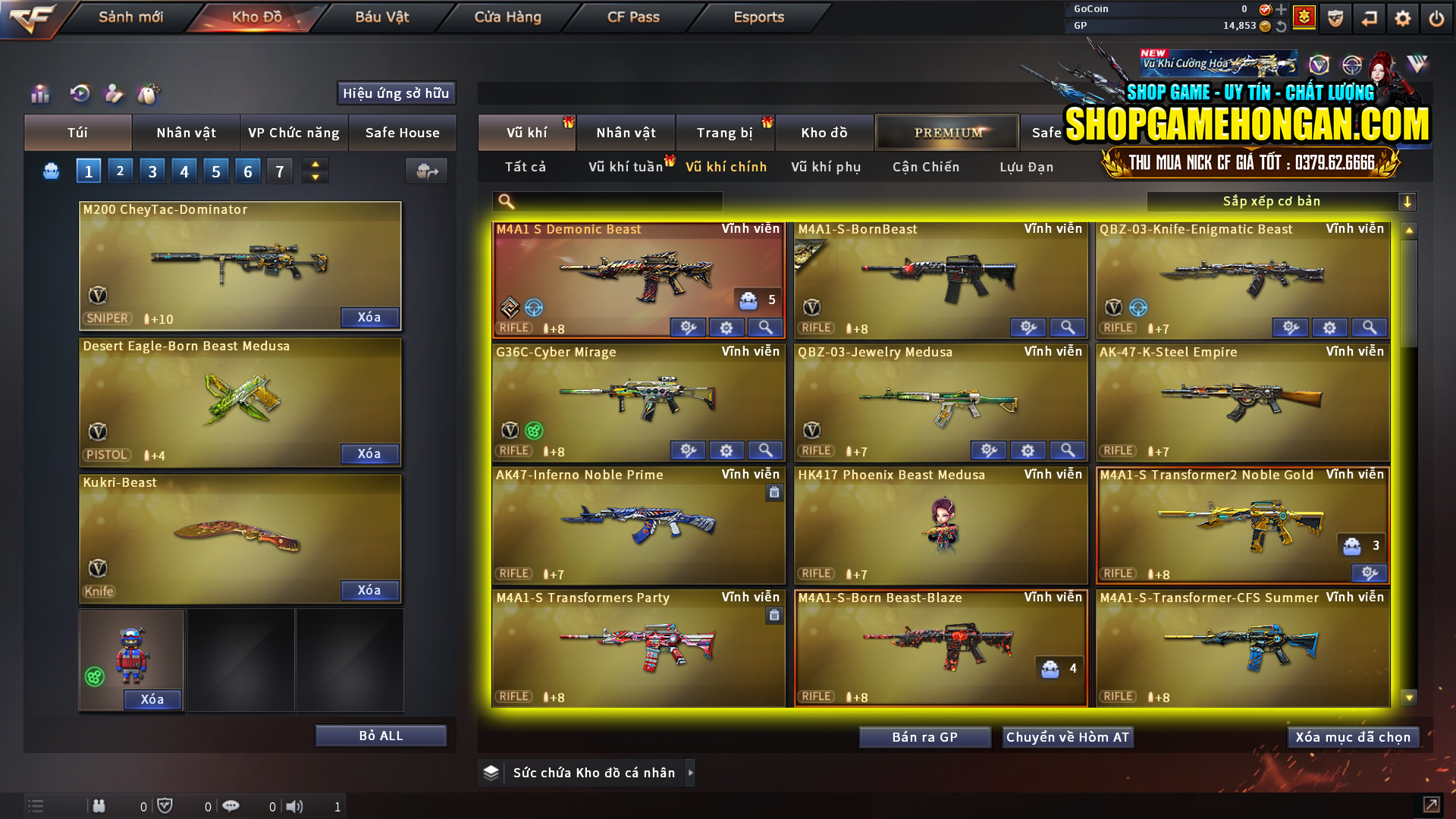Click Xóa on the M200 CheyTac-Dominator
The image size is (1456, 819).
click(x=369, y=318)
